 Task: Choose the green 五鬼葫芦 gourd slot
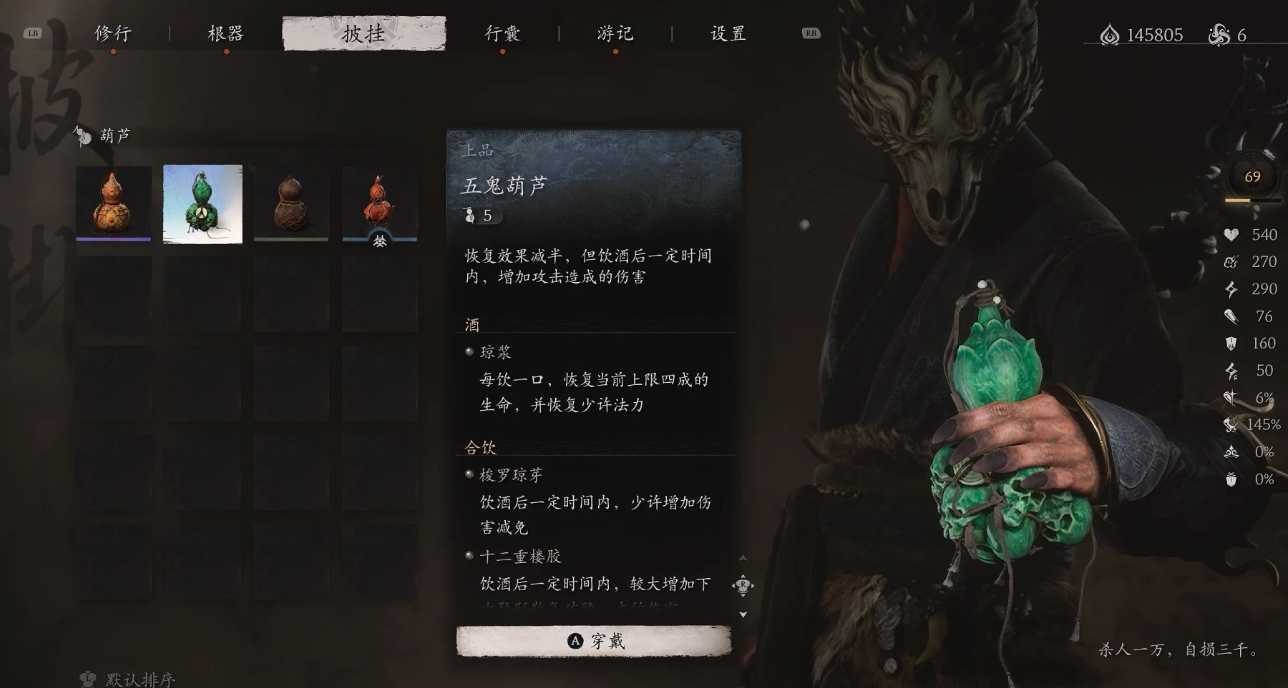203,203
